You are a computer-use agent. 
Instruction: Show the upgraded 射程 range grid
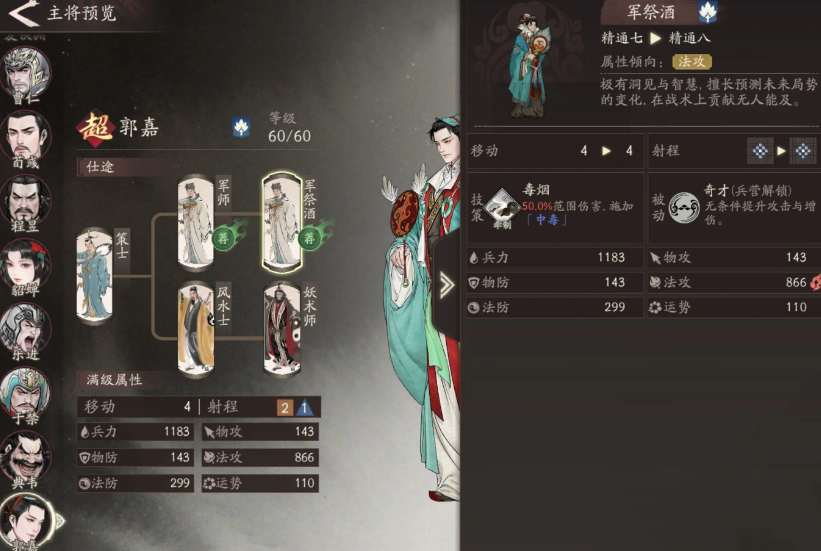pos(802,151)
